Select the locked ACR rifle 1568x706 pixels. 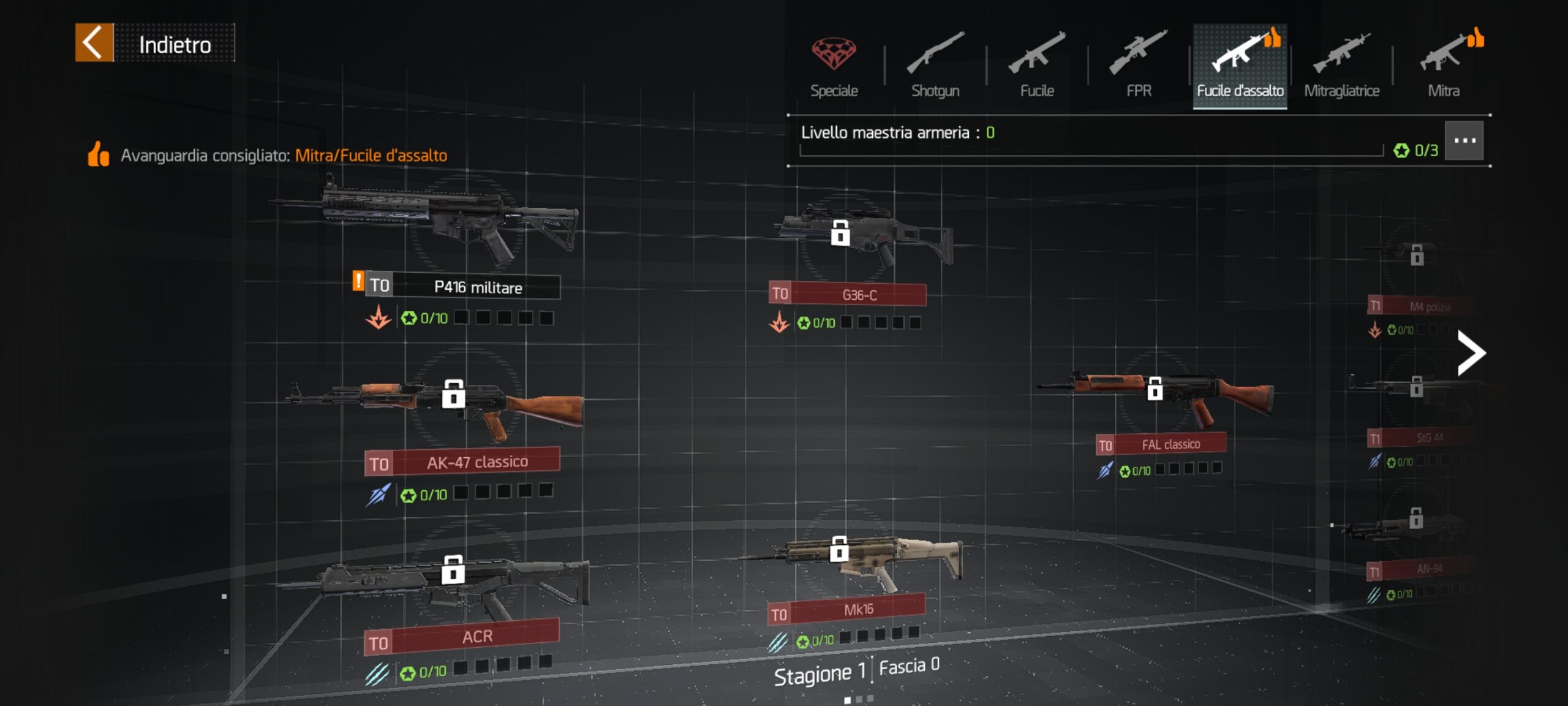tap(453, 582)
